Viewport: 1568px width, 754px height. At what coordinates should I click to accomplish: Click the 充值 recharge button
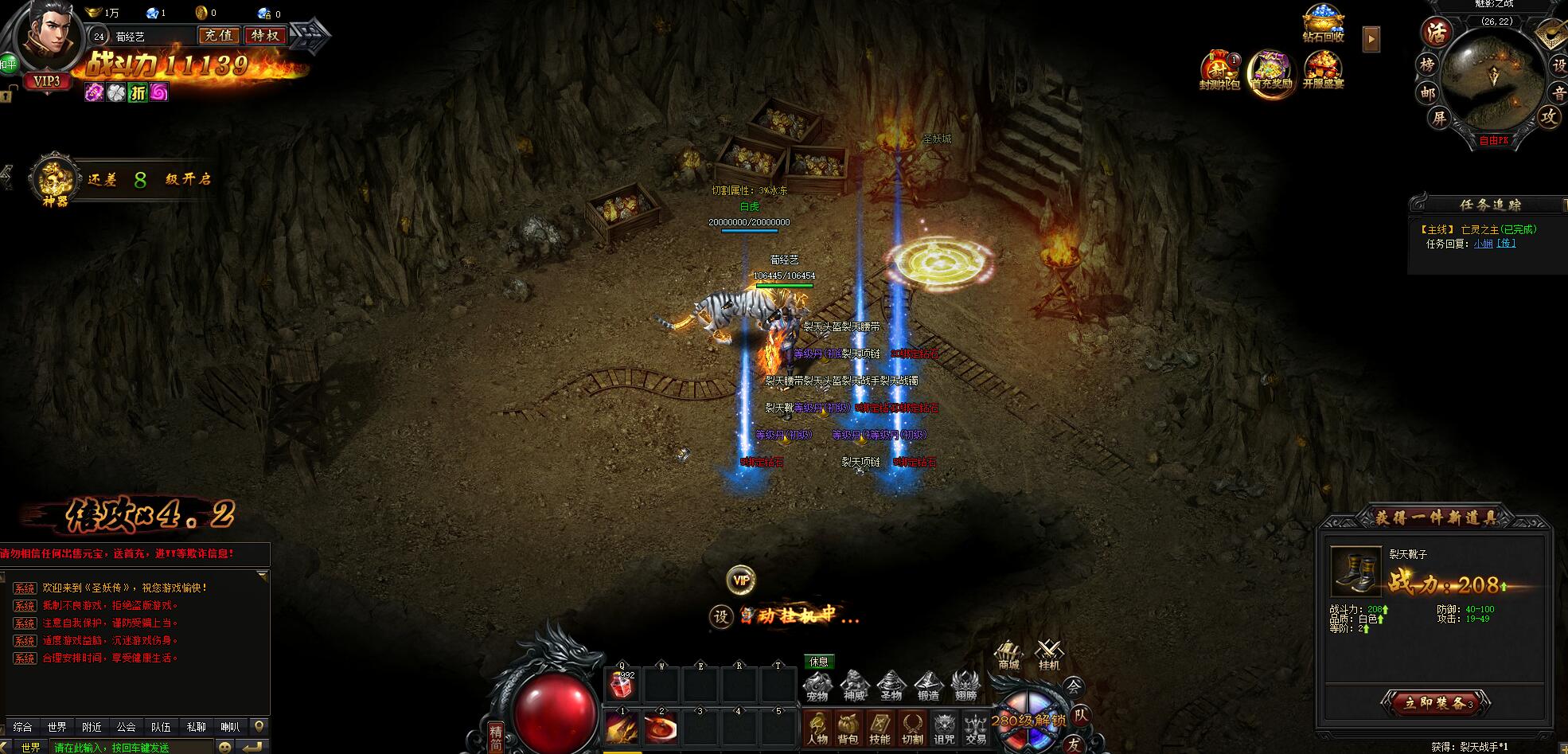click(x=218, y=35)
